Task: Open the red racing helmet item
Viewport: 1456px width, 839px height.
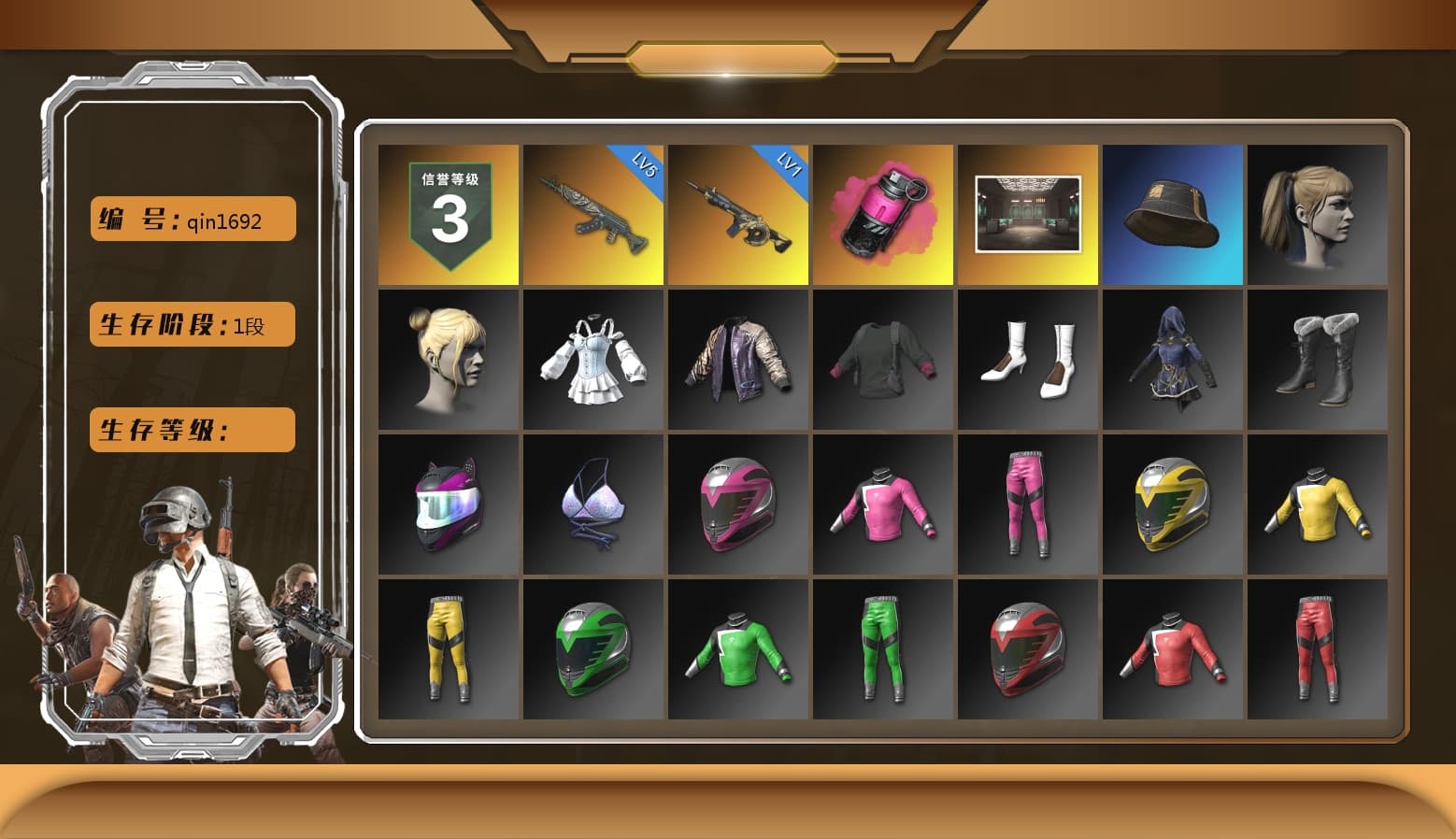Action: click(x=1028, y=649)
